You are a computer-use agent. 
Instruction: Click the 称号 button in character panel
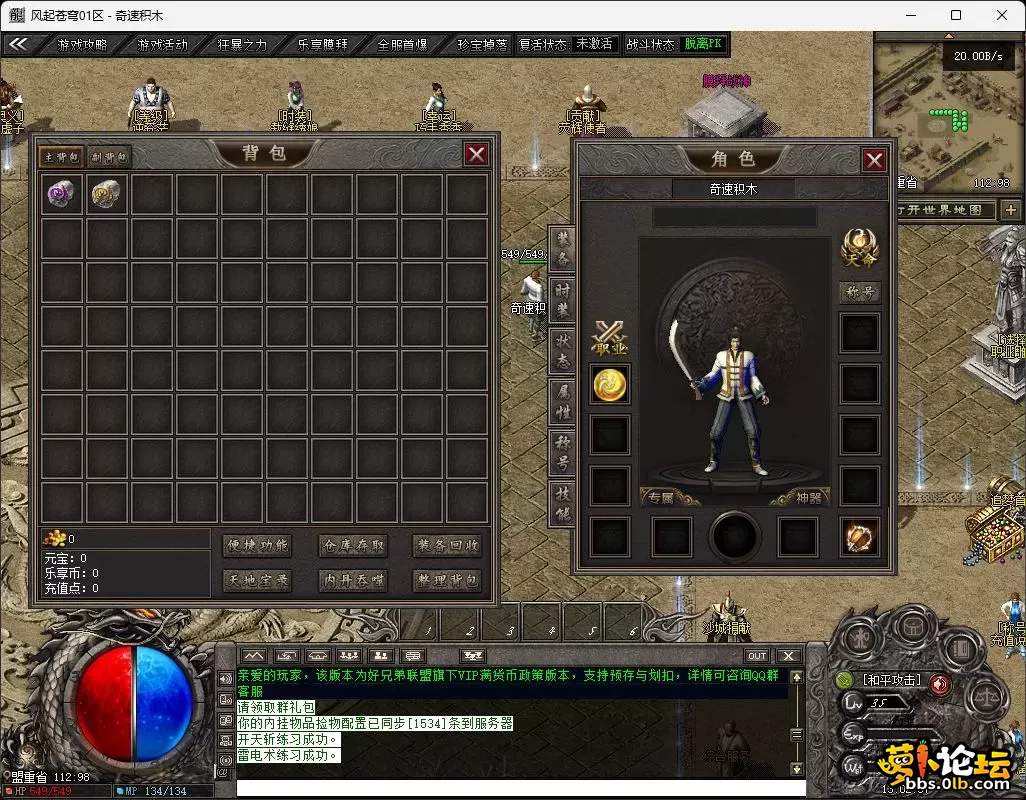click(x=859, y=293)
